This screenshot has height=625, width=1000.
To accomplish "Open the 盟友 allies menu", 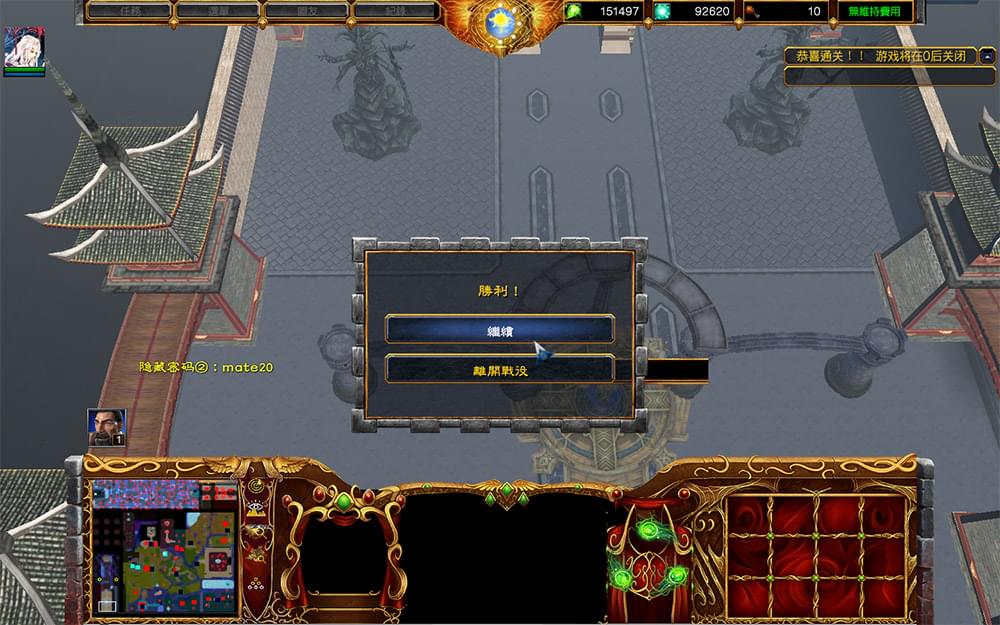I will tap(305, 12).
